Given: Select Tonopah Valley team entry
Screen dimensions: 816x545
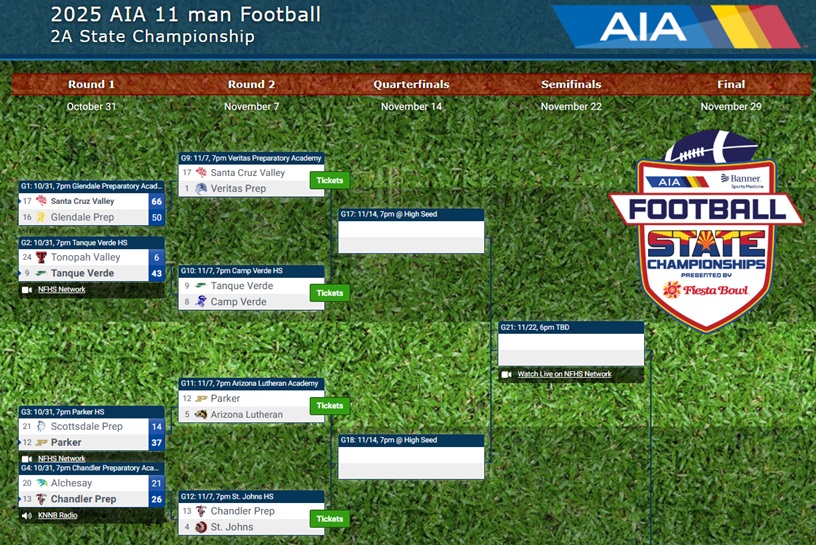Looking at the screenshot, I should point(85,257).
